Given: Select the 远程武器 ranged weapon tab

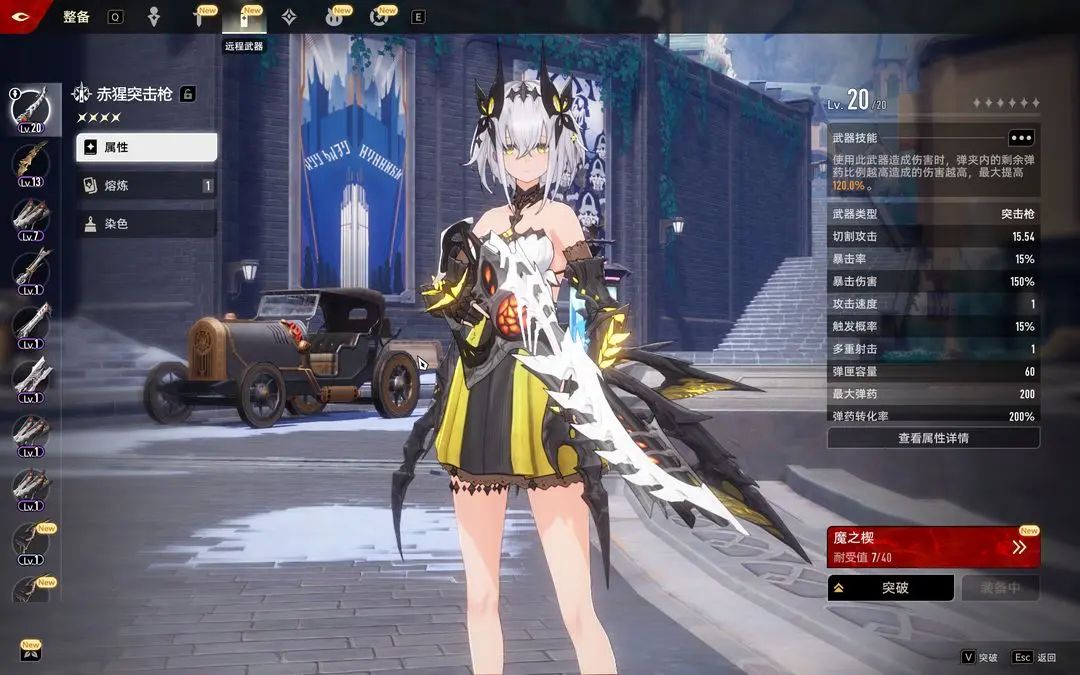Looking at the screenshot, I should pos(244,17).
